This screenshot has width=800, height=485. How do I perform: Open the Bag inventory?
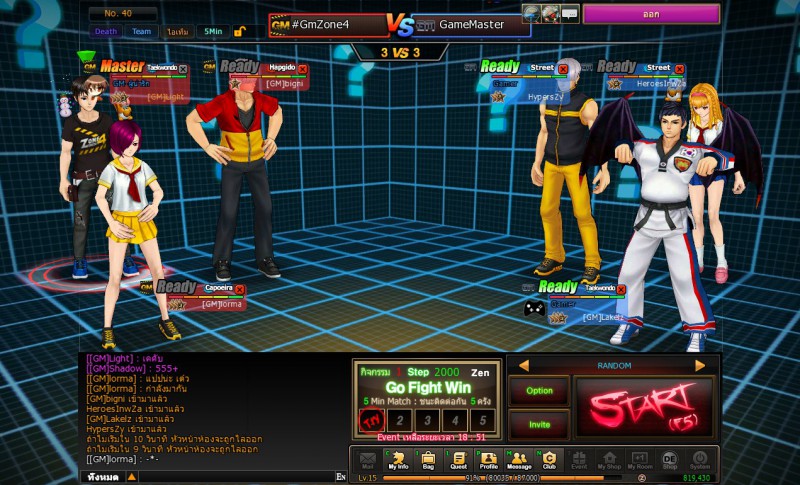tap(428, 460)
